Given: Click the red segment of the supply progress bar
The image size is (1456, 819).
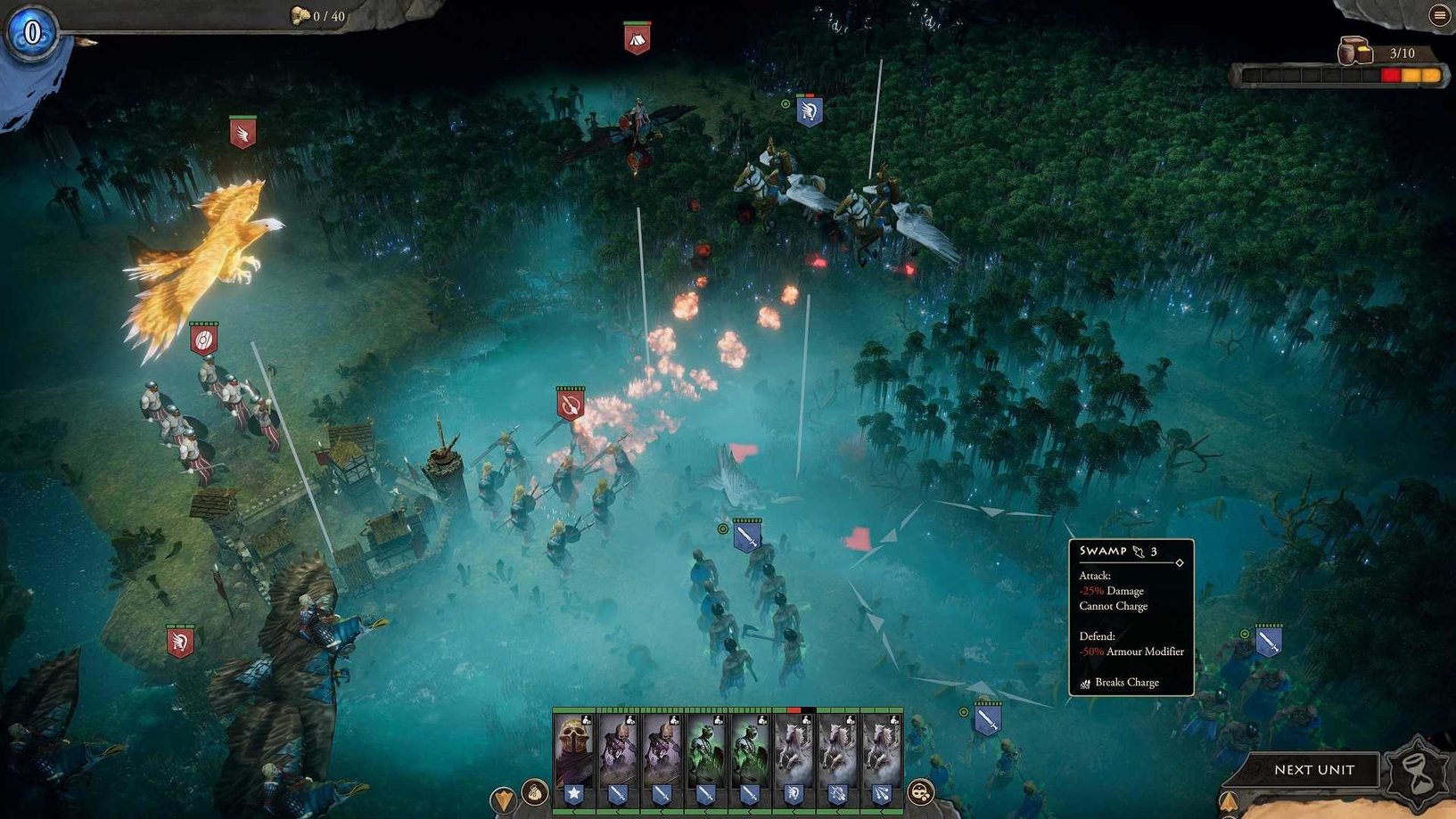Looking at the screenshot, I should [x=1389, y=75].
